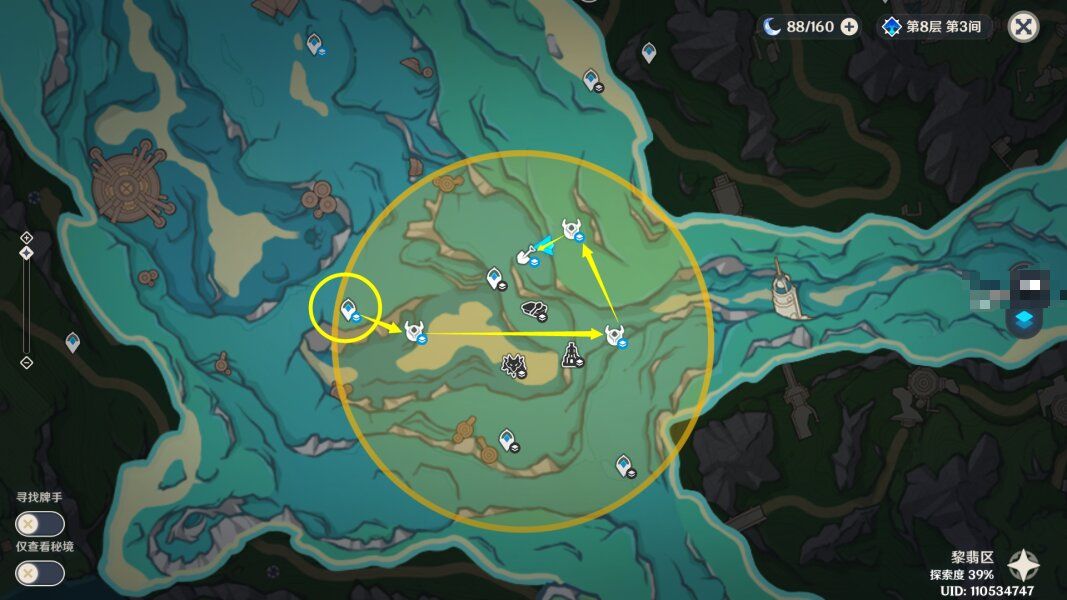Zoom in with the map plus button
The height and width of the screenshot is (600, 1067).
coord(27,237)
